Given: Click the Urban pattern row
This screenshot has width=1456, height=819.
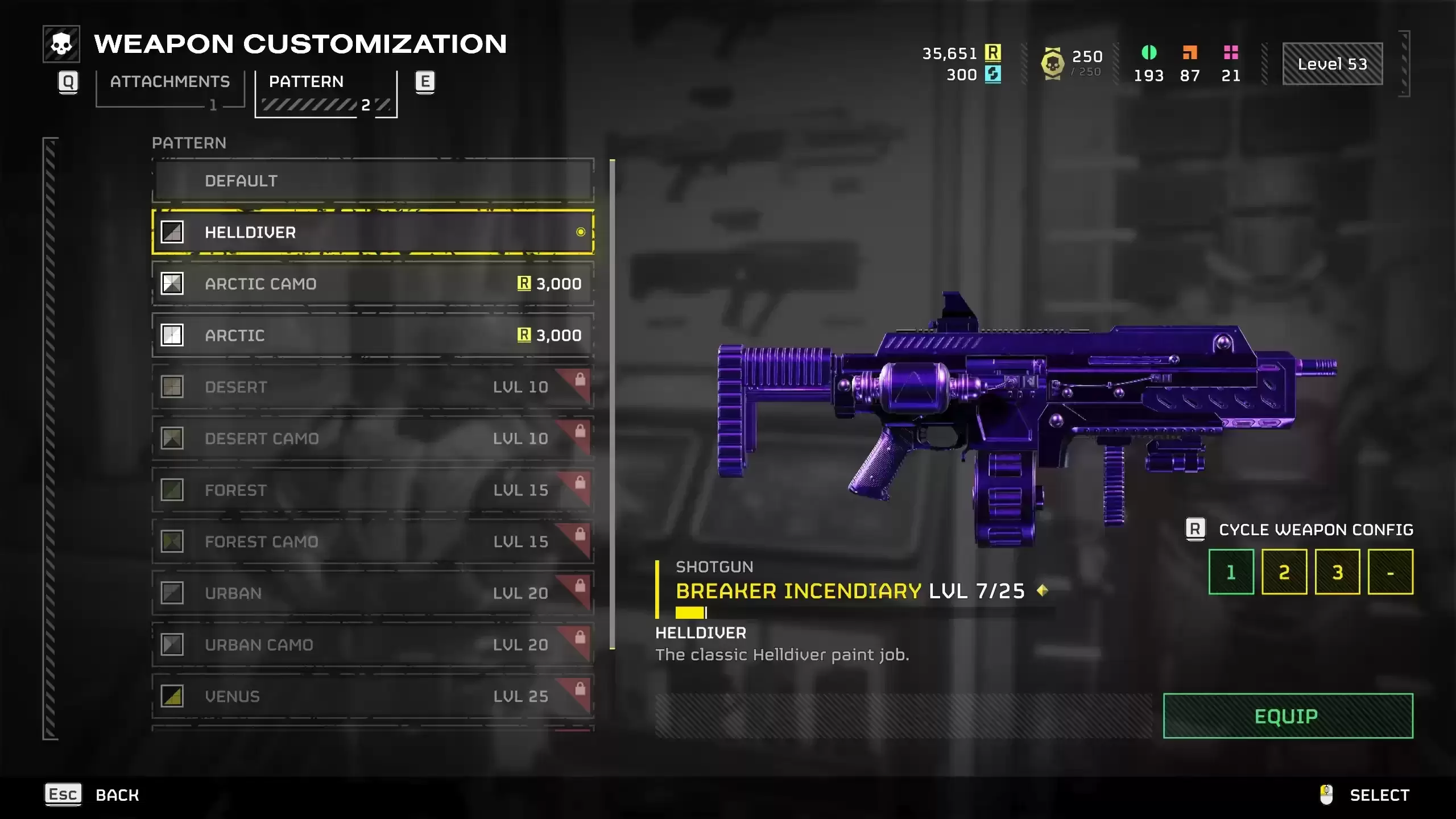Looking at the screenshot, I should click(373, 593).
